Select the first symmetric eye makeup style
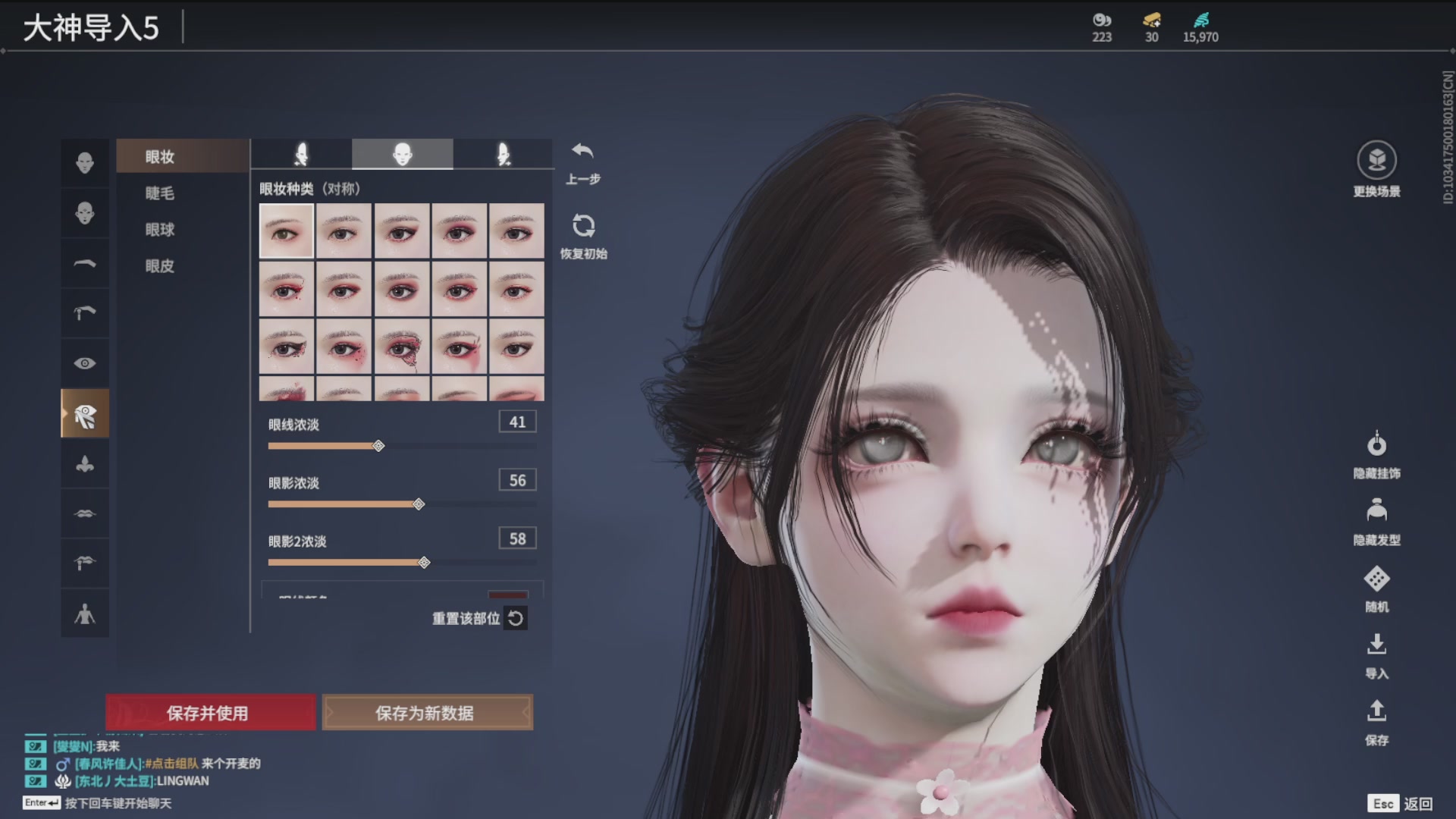 [x=286, y=230]
